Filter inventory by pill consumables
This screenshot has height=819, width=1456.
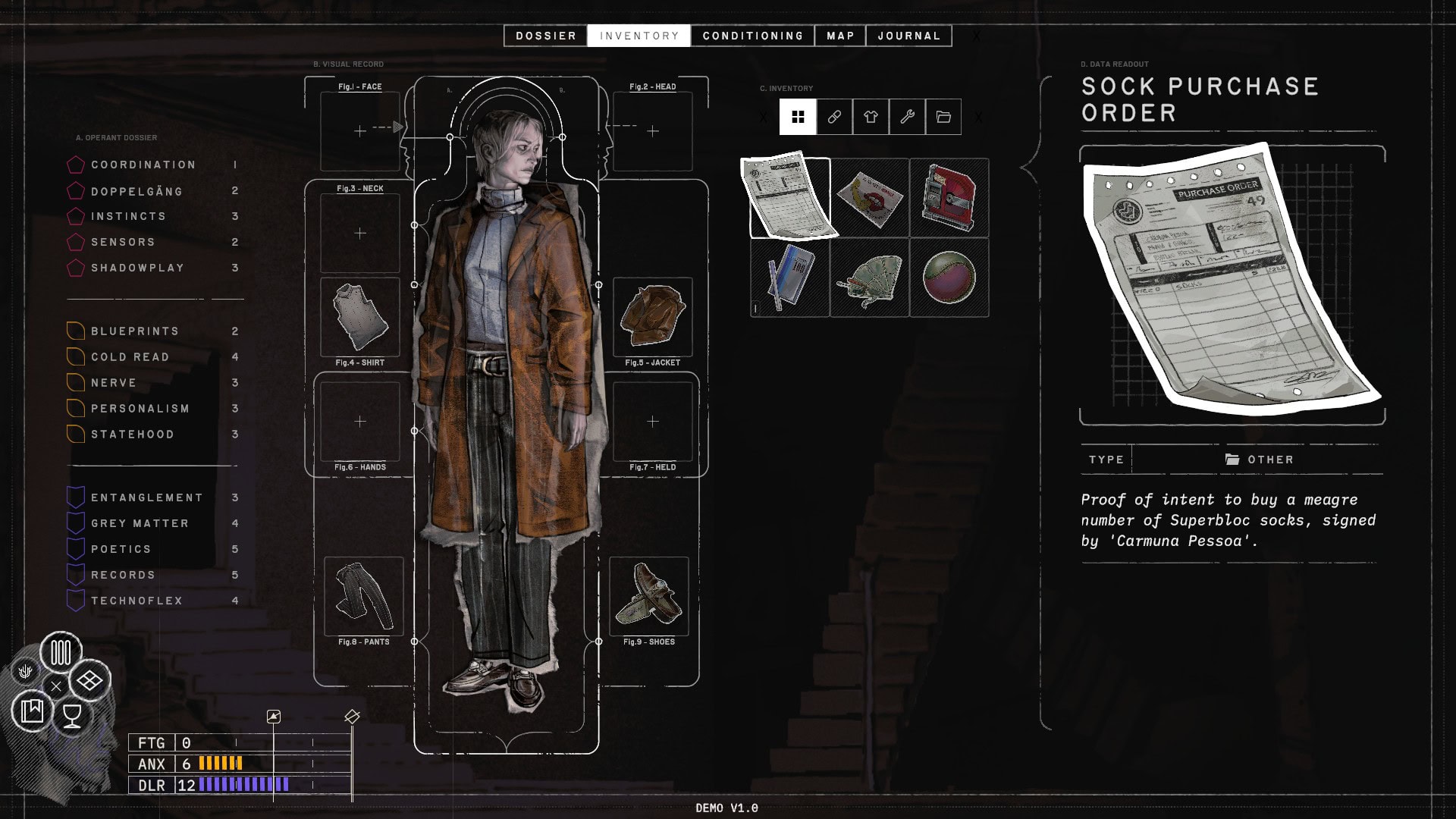[834, 117]
